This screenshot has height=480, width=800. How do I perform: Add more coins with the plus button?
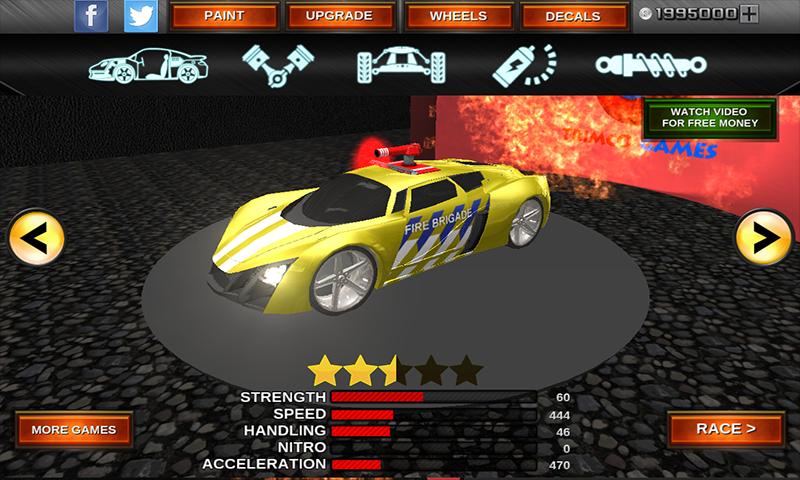click(750, 14)
